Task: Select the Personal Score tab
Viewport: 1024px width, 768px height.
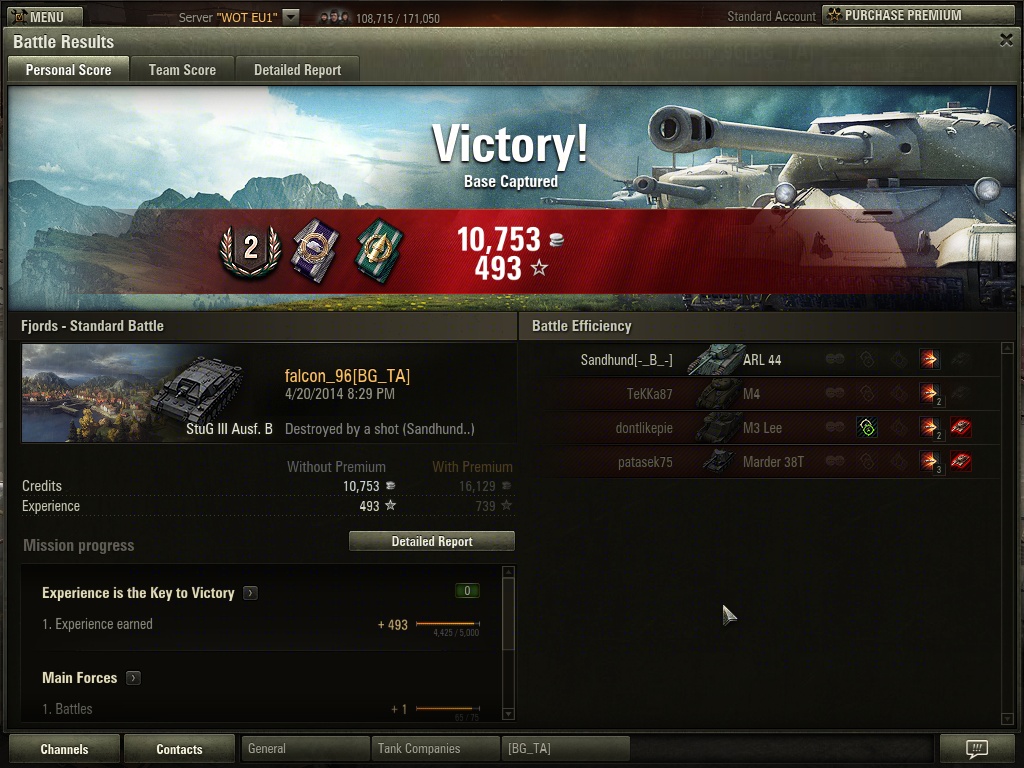Action: coord(68,70)
